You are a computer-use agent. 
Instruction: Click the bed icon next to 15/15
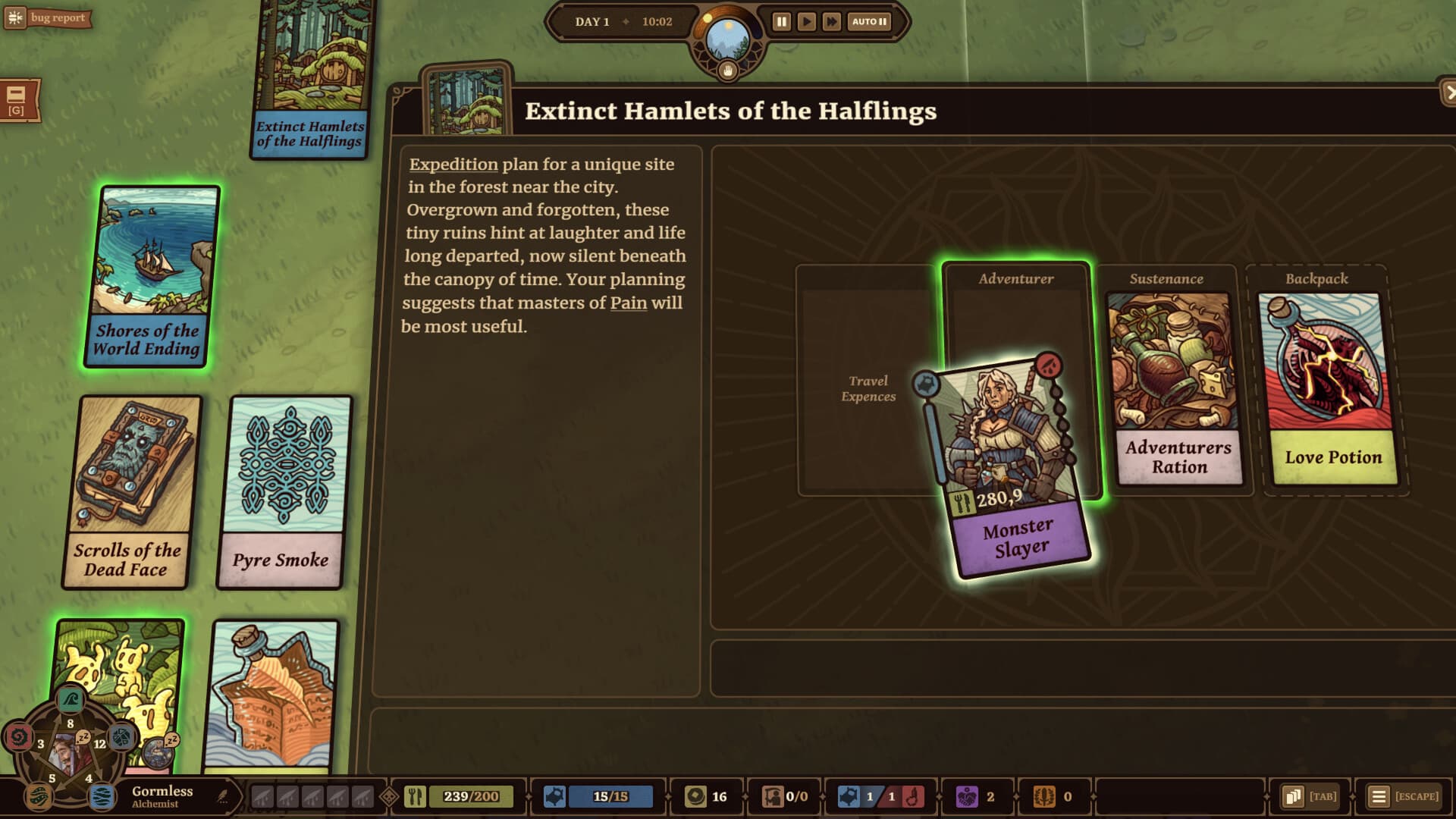coord(554,796)
